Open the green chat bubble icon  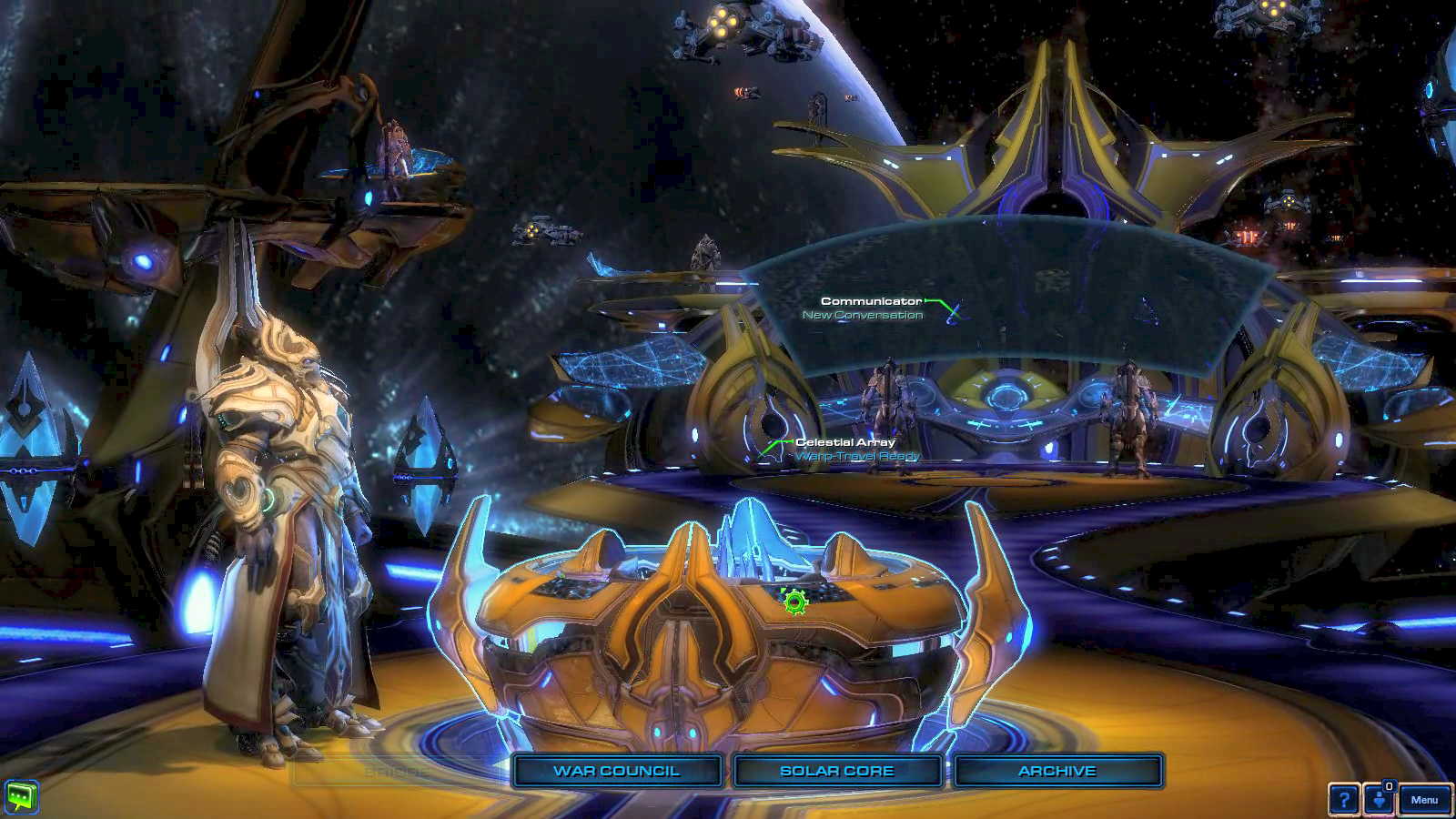20,797
